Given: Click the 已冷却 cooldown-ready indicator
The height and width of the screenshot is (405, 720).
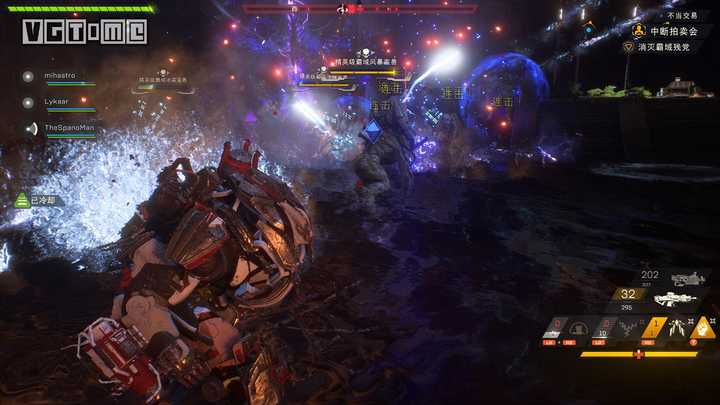Looking at the screenshot, I should 40,201.
